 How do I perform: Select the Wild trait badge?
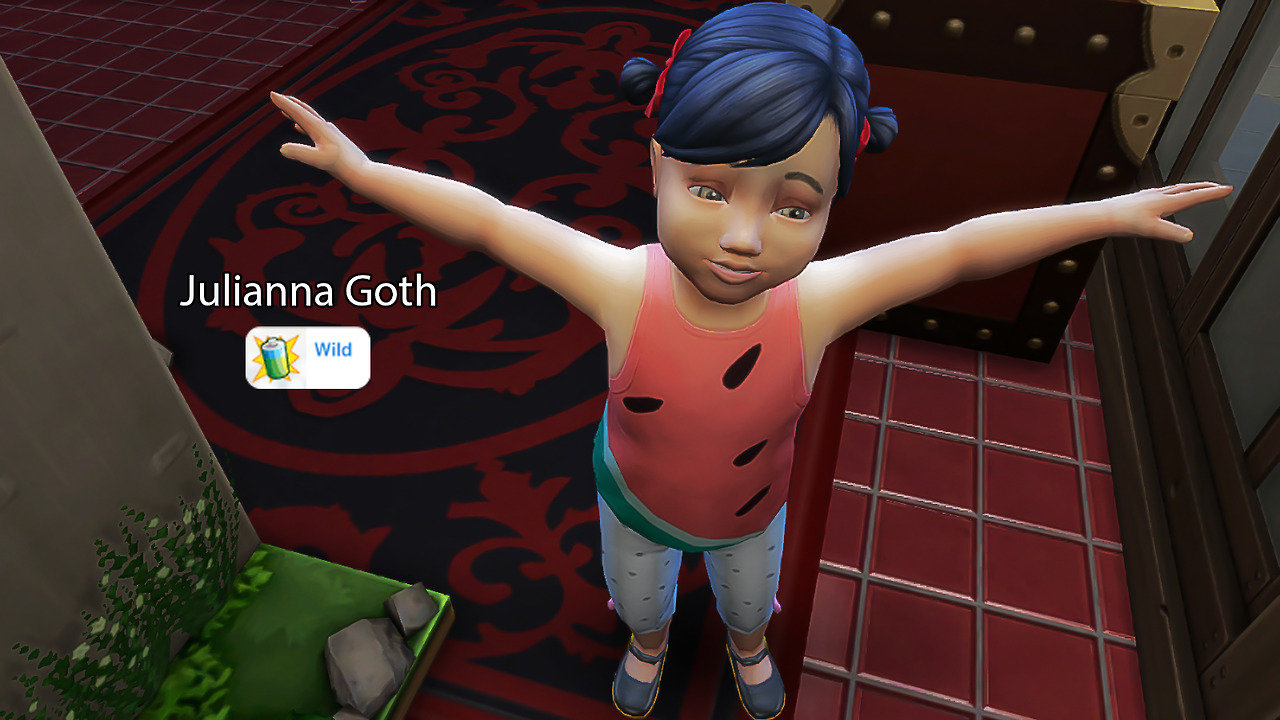tap(308, 357)
